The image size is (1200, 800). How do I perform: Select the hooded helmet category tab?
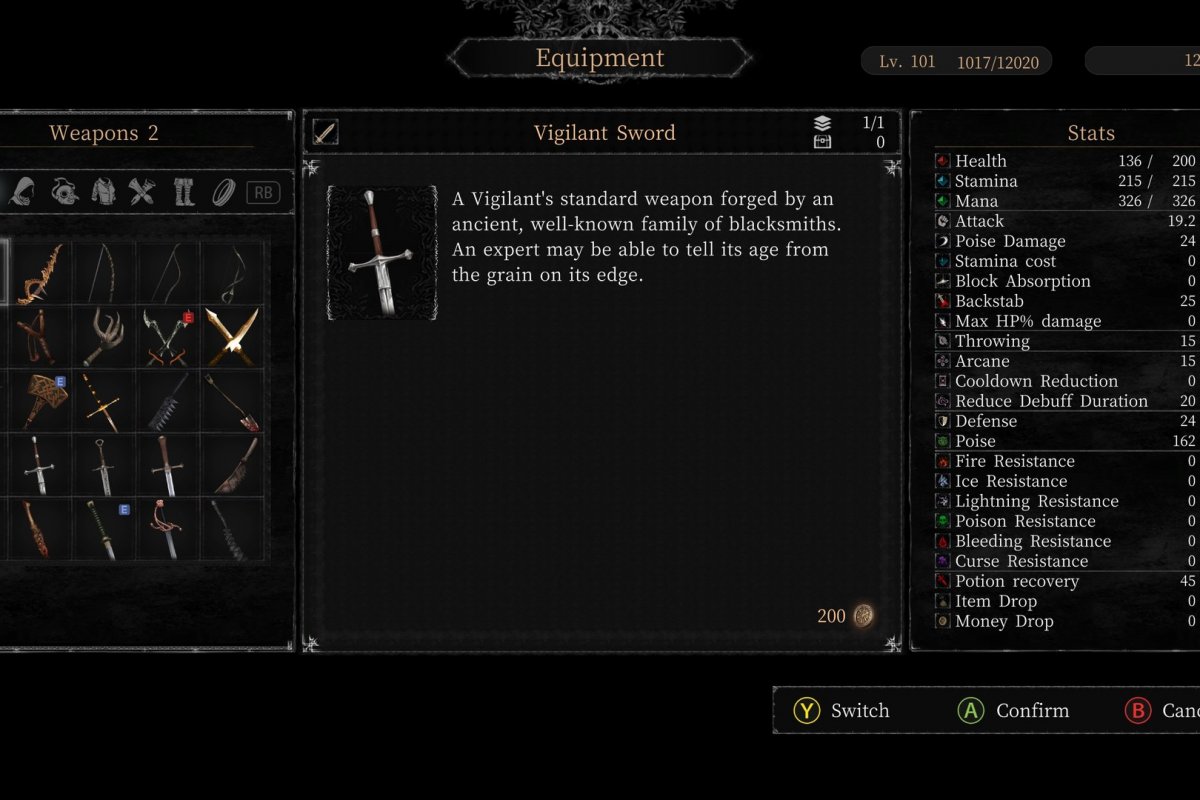click(x=22, y=191)
